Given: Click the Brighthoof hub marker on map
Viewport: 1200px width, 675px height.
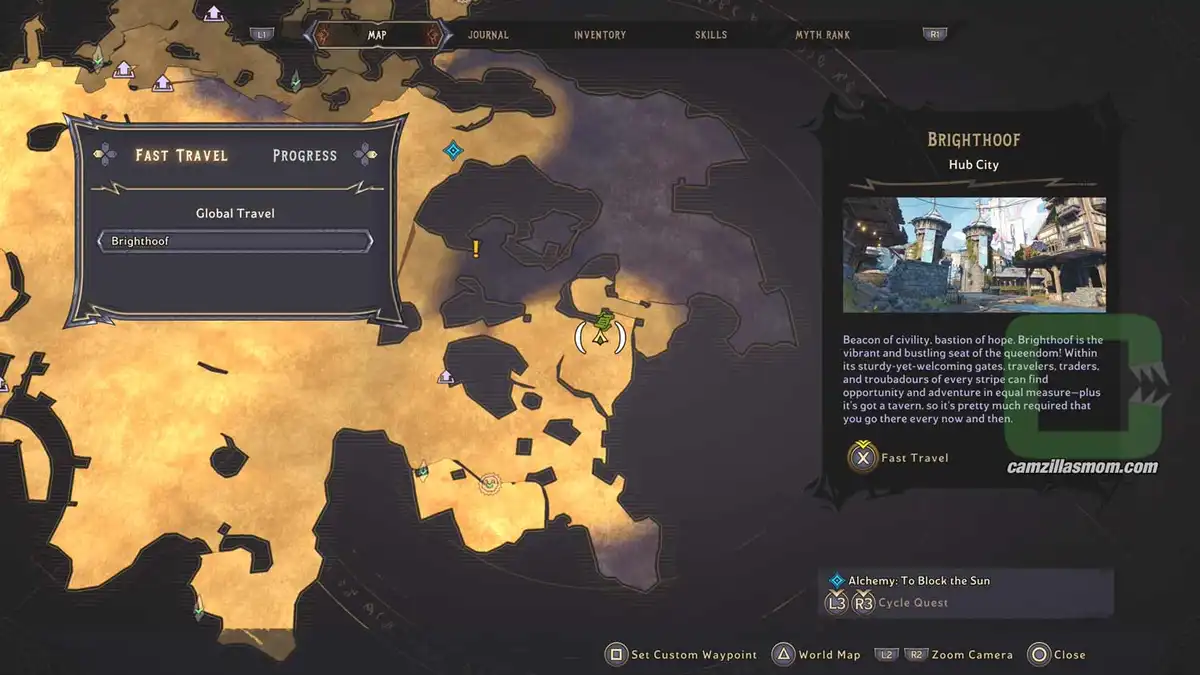Looking at the screenshot, I should pyautogui.click(x=601, y=329).
